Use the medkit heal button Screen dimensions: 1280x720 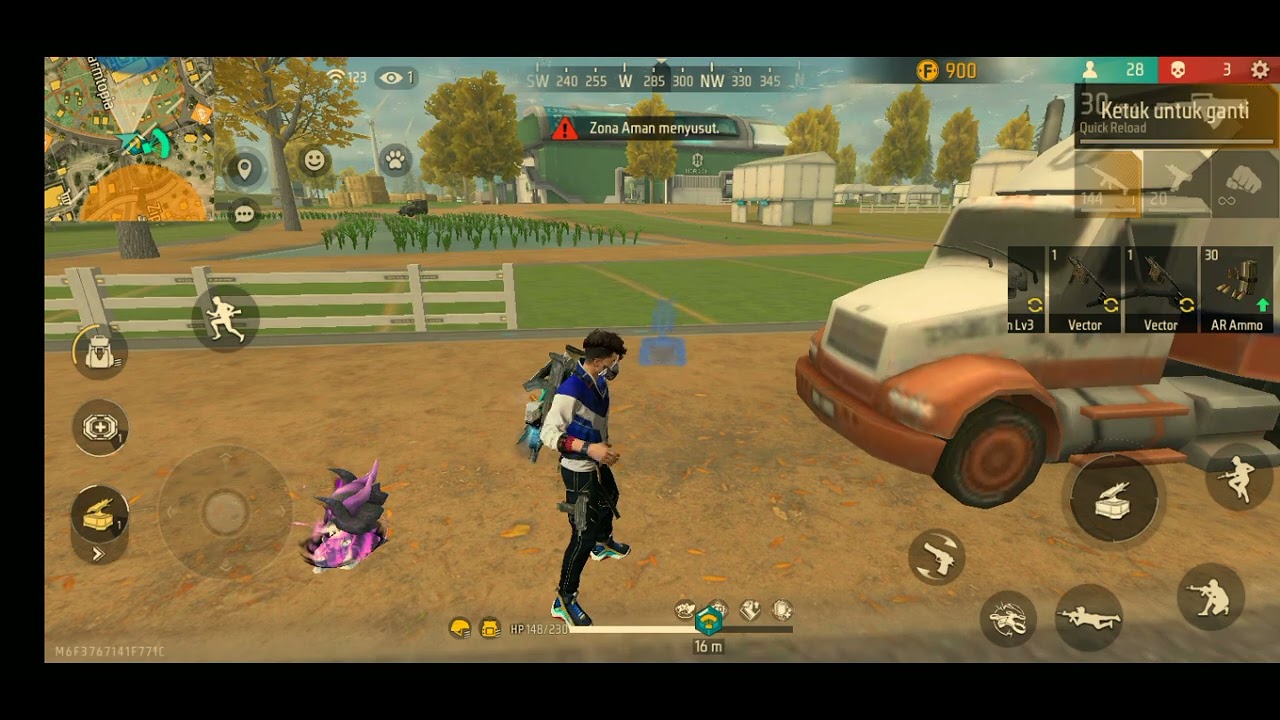coord(100,428)
